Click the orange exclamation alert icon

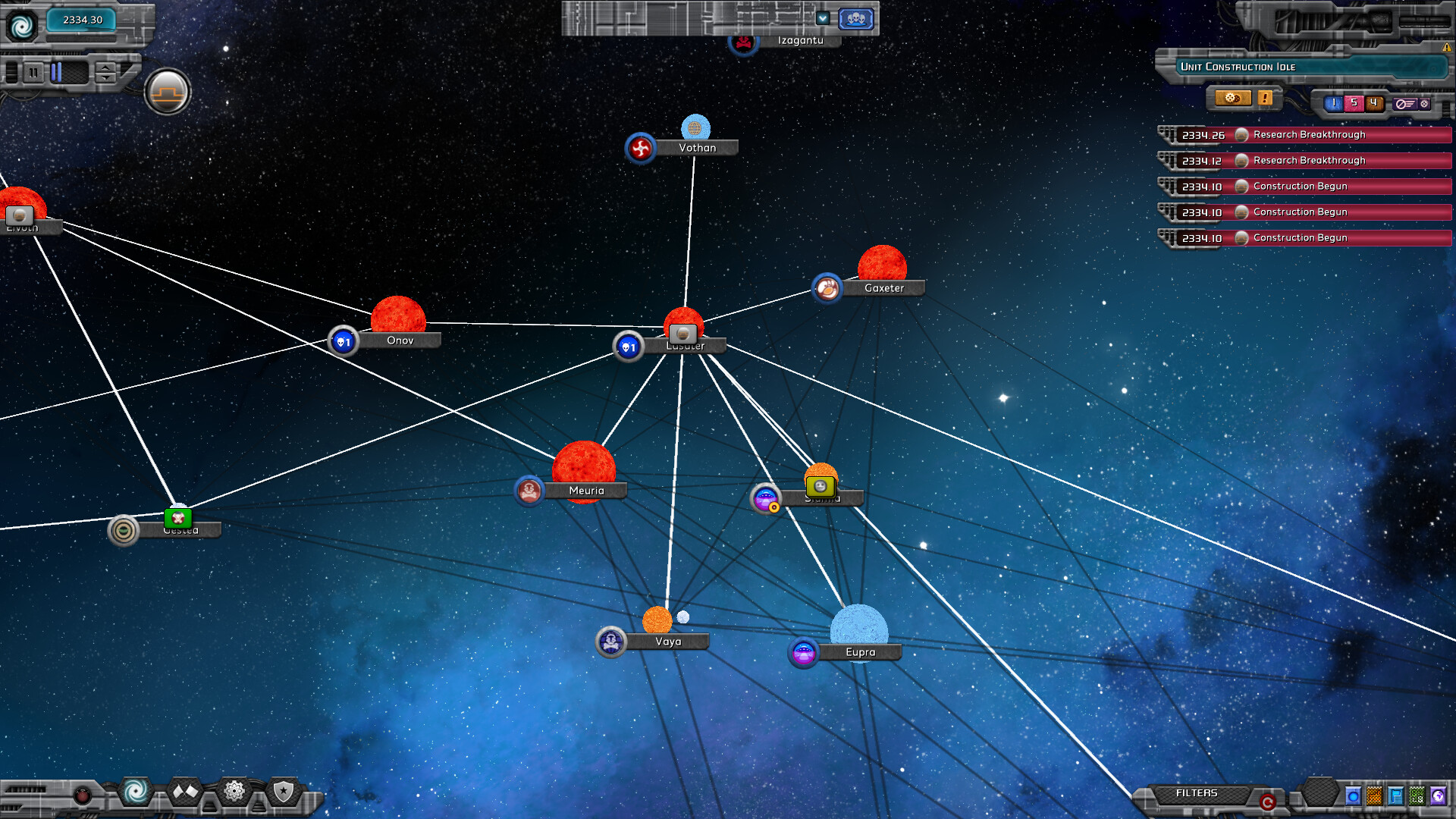coord(1264,99)
